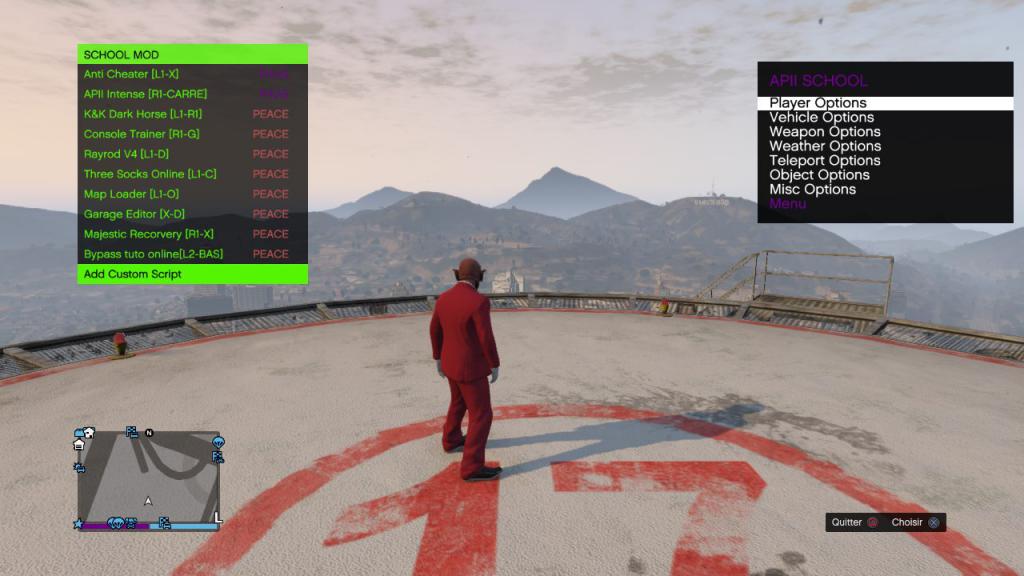Choose Rayrod V4 in mod list

(125, 154)
